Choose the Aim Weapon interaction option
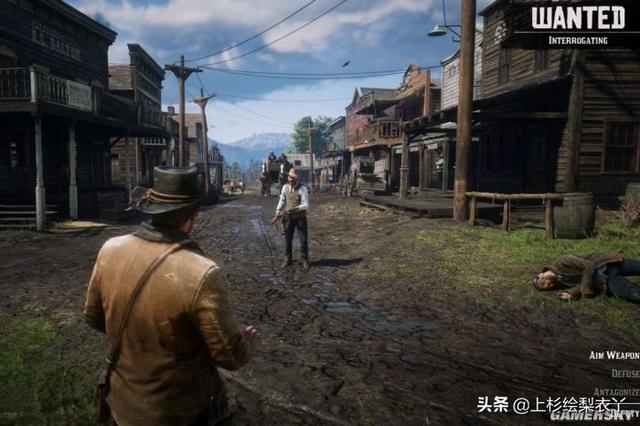 [612, 355]
